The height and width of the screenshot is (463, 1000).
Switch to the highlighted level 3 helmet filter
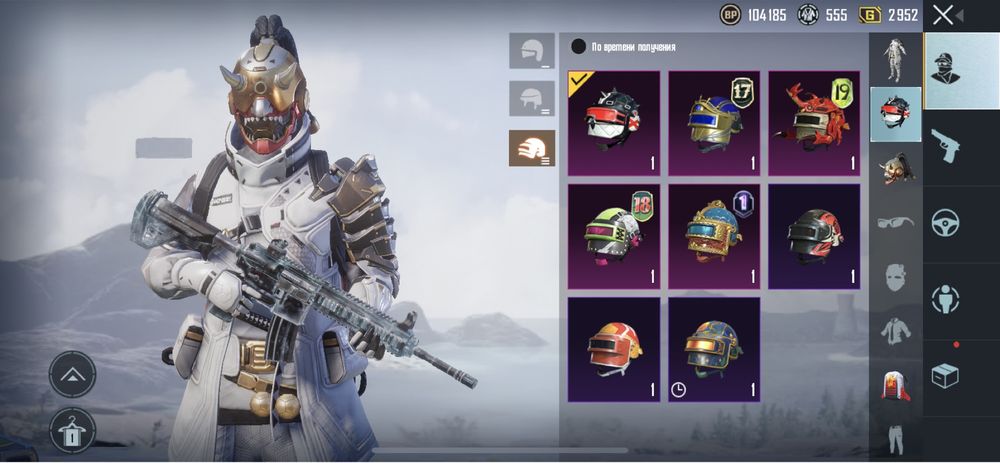click(531, 147)
